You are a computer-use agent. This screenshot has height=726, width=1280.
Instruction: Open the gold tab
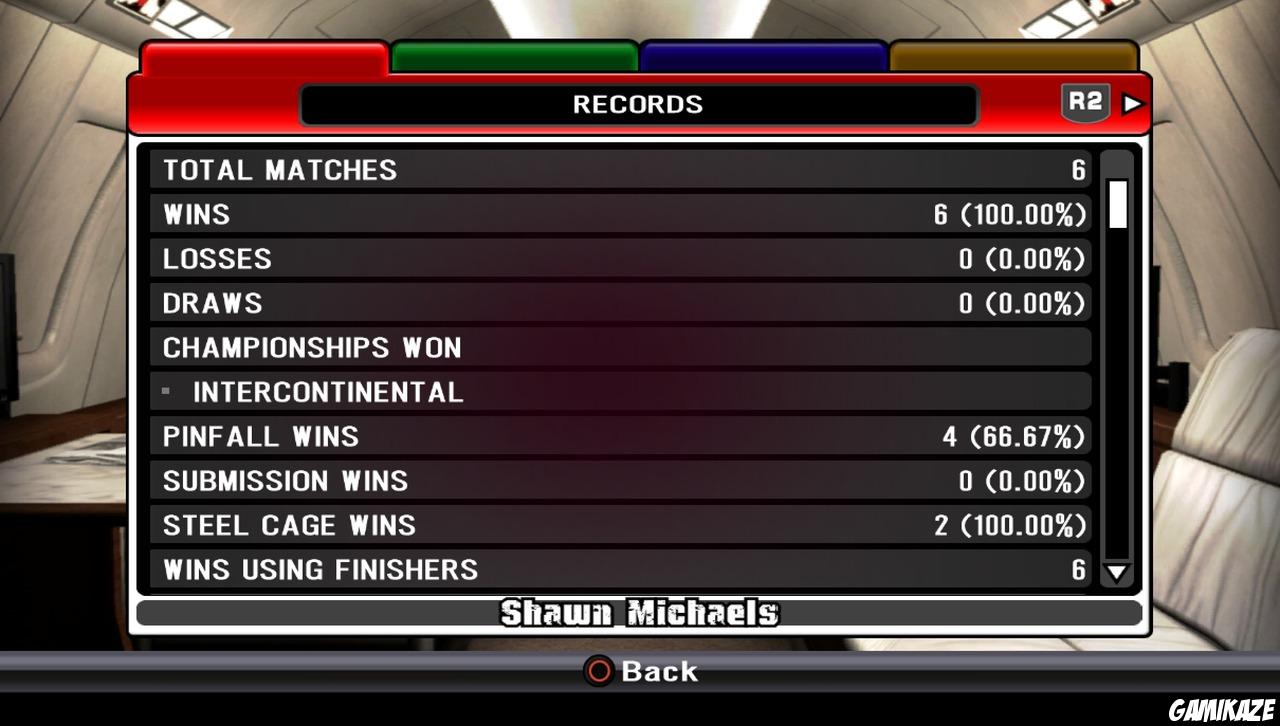(1012, 56)
